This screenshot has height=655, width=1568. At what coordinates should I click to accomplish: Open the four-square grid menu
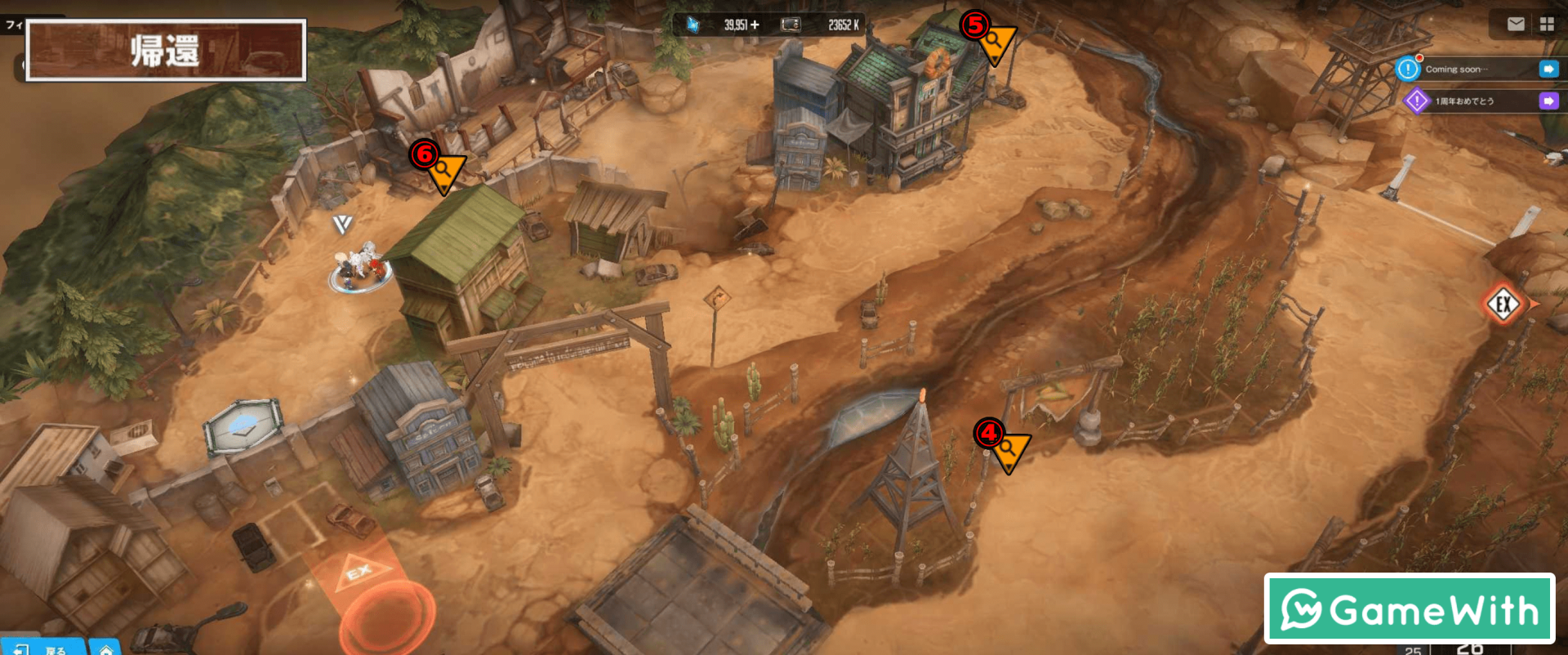tap(1547, 25)
